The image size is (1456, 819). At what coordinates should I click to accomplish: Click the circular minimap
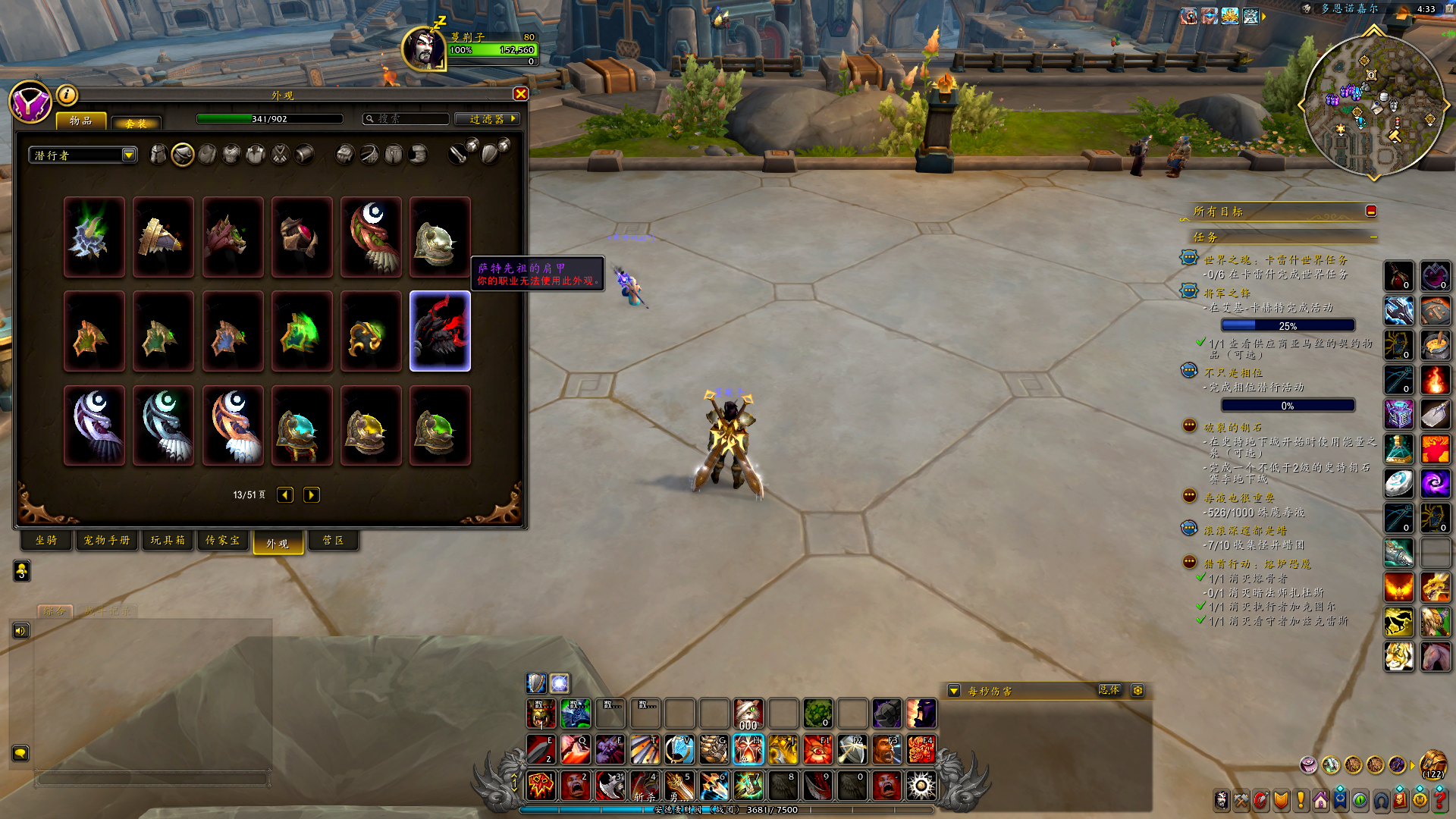1373,105
